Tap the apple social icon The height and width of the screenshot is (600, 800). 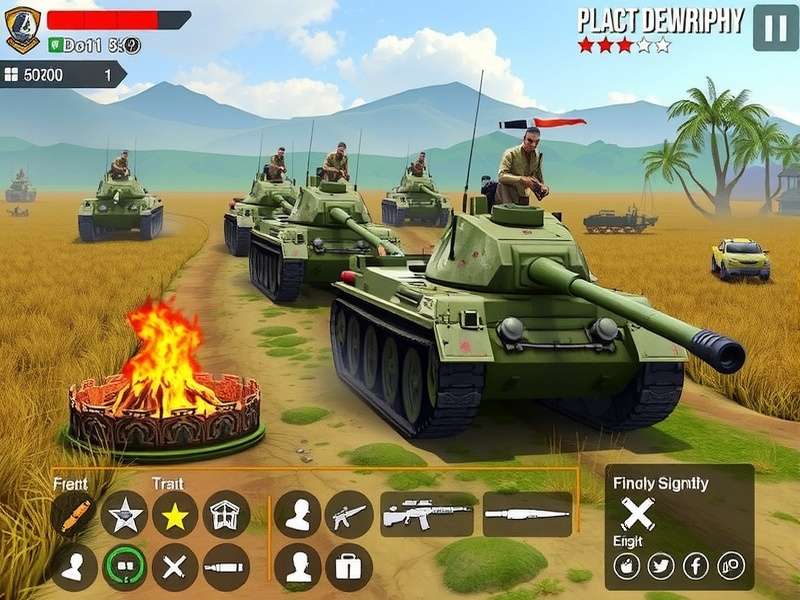(x=627, y=566)
